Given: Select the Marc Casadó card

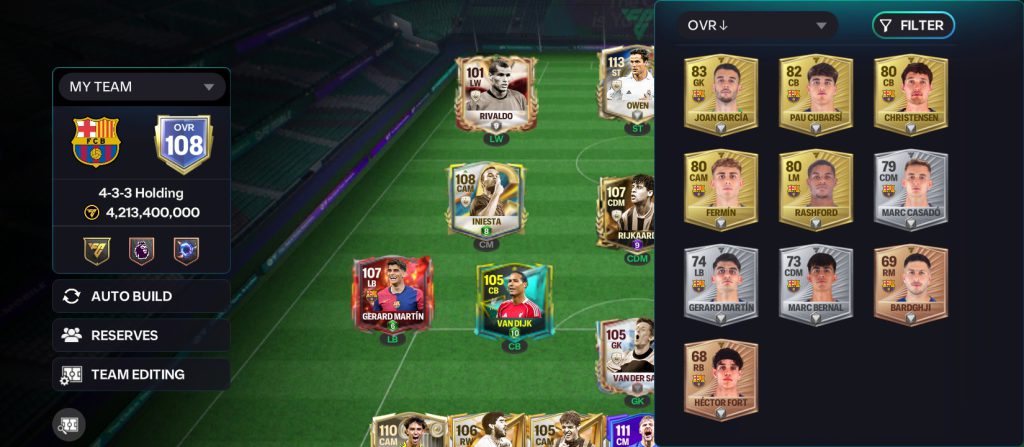Looking at the screenshot, I should [911, 189].
